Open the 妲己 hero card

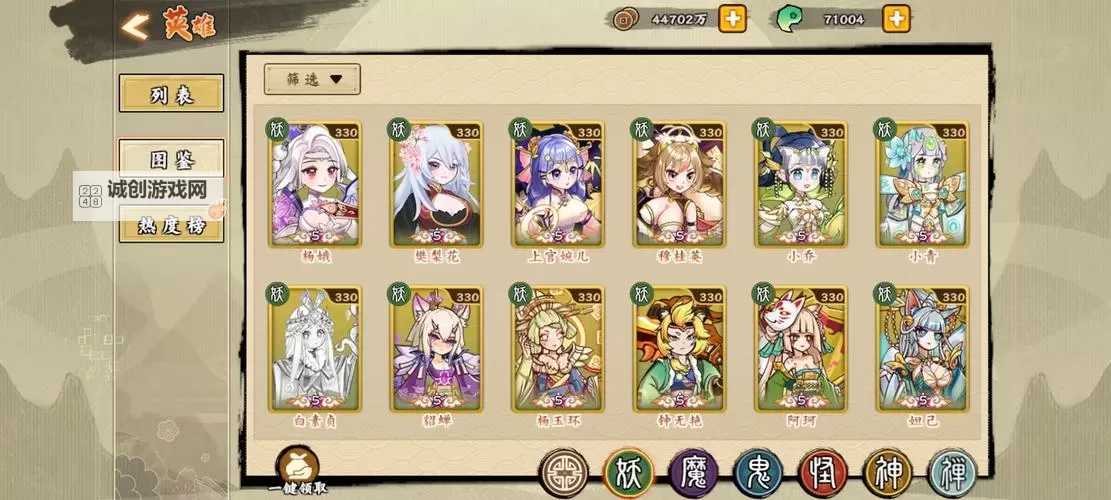(x=923, y=350)
